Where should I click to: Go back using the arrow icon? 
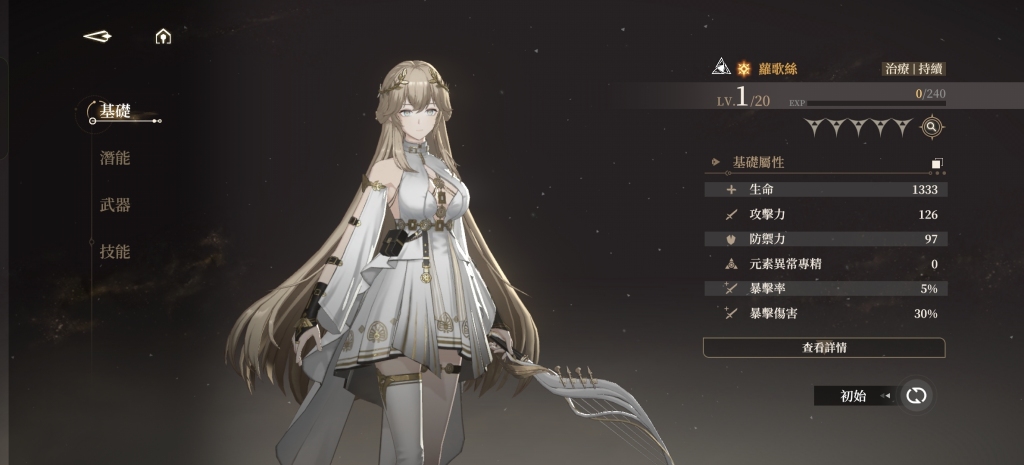[97, 36]
